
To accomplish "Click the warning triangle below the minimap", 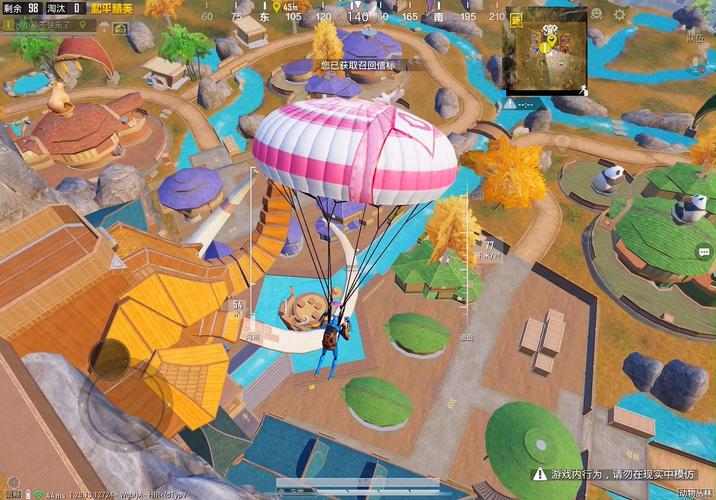I will click(x=511, y=103).
